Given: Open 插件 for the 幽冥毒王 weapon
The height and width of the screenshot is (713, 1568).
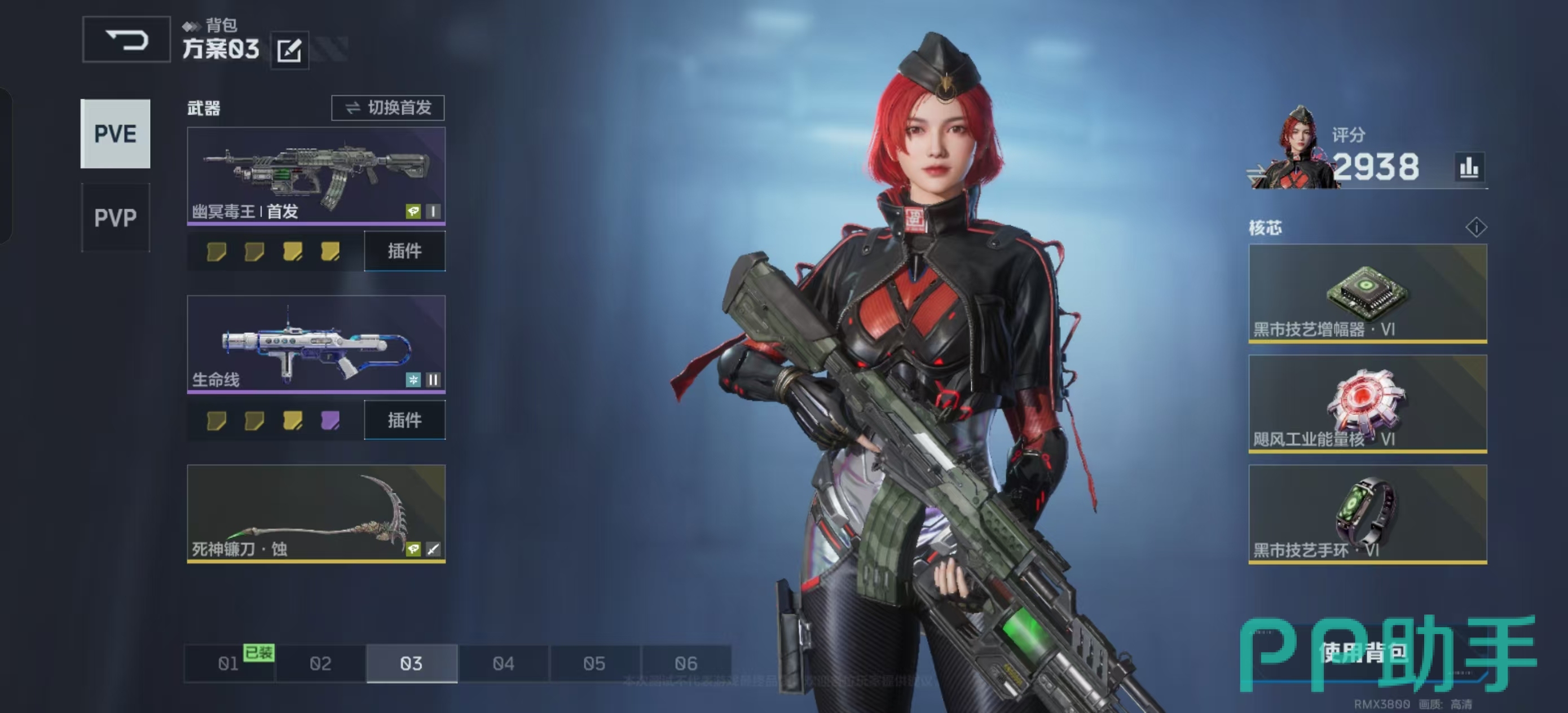Looking at the screenshot, I should pos(405,251).
